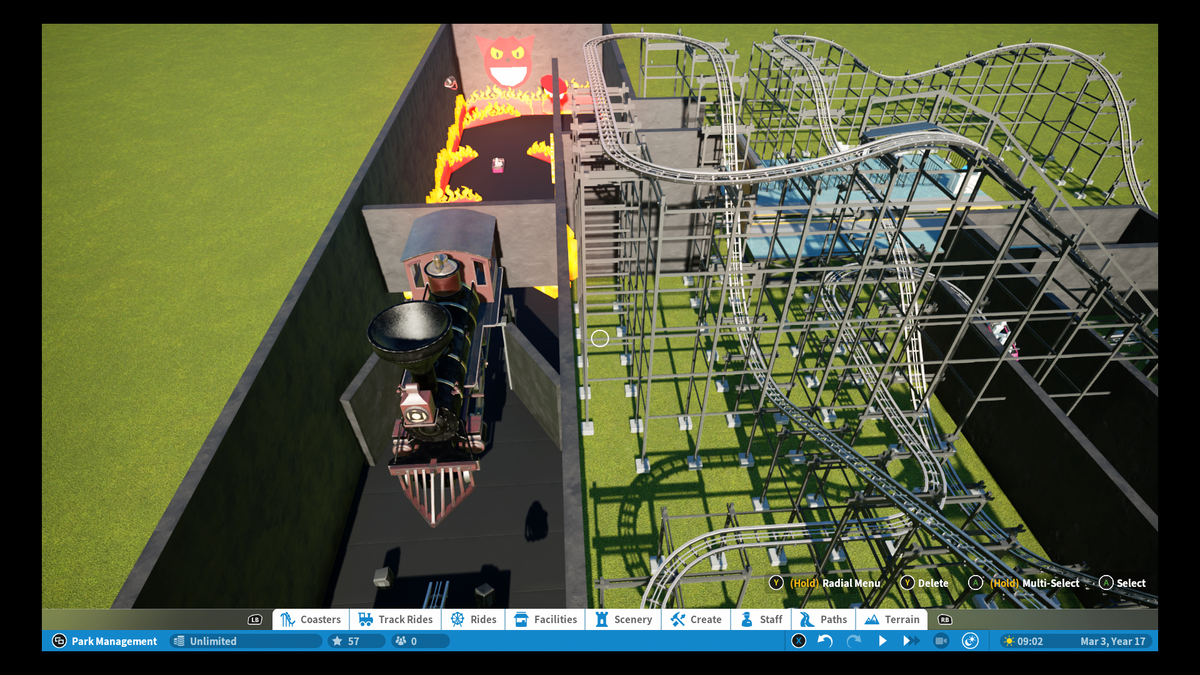Click the circular icon next to the camera
The height and width of the screenshot is (675, 1200).
click(969, 641)
